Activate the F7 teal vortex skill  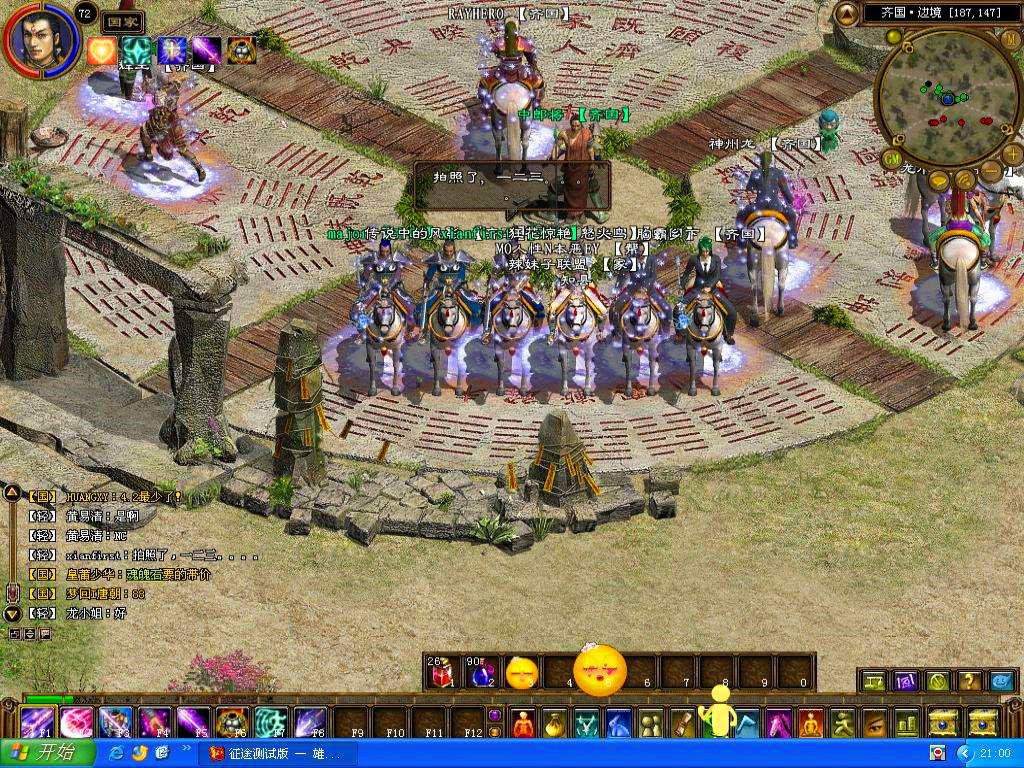click(270, 722)
